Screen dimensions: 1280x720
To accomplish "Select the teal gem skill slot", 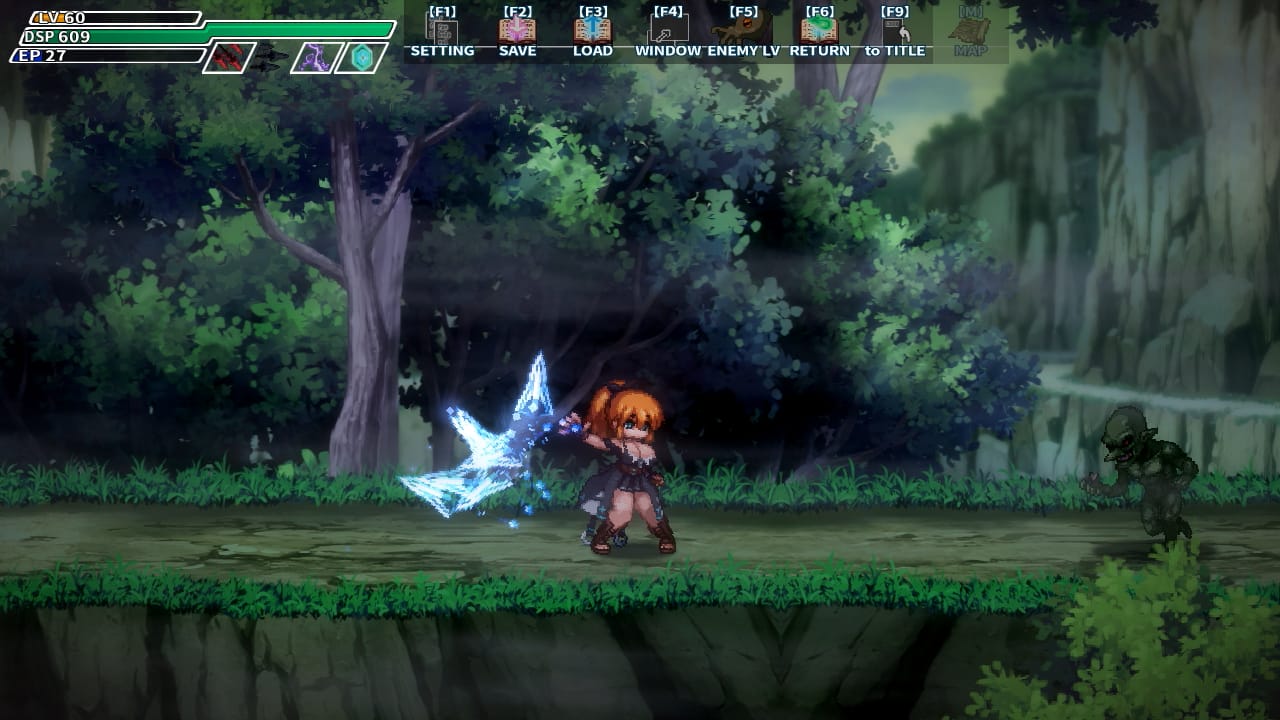I will click(360, 57).
